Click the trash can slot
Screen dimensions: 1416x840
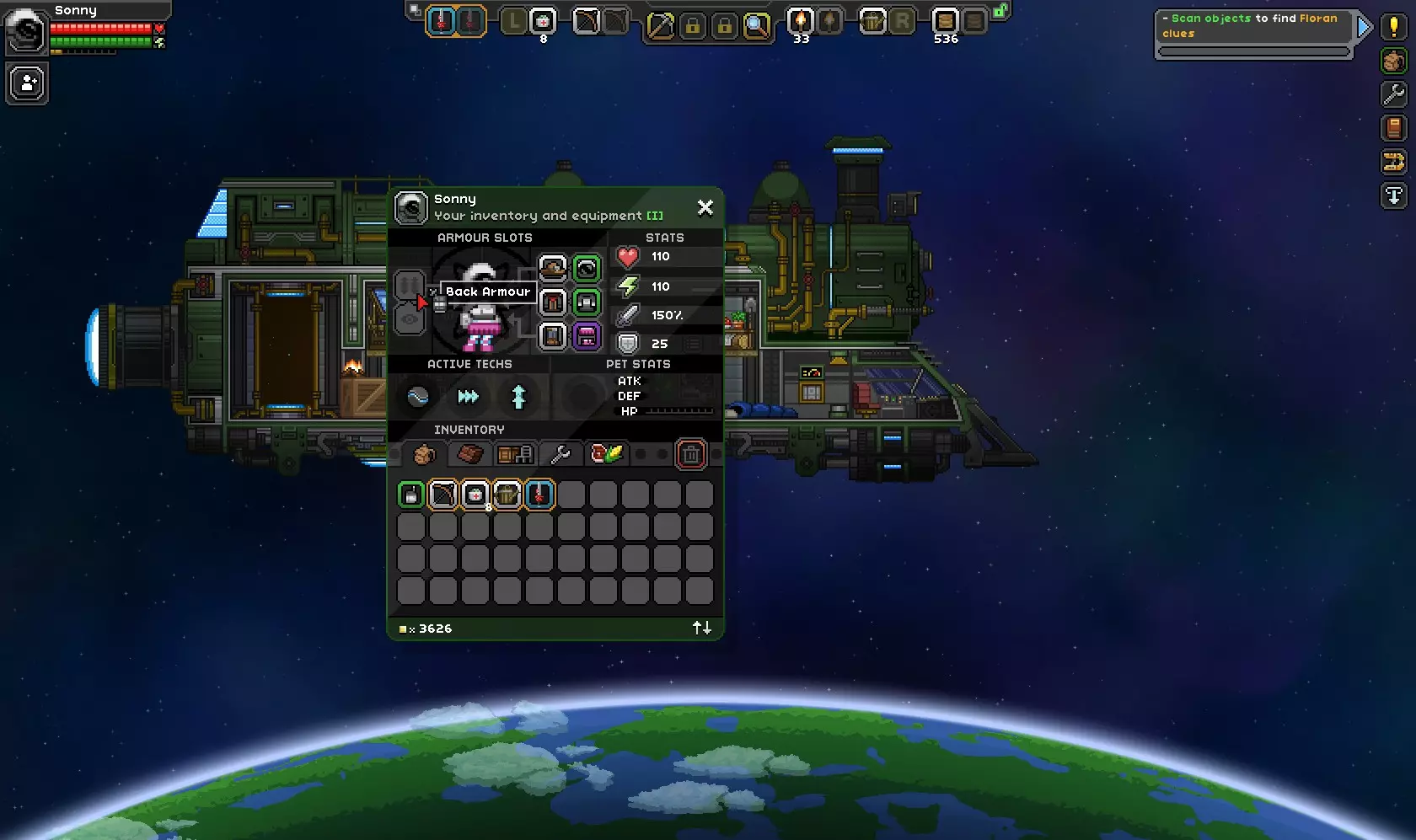(x=691, y=455)
